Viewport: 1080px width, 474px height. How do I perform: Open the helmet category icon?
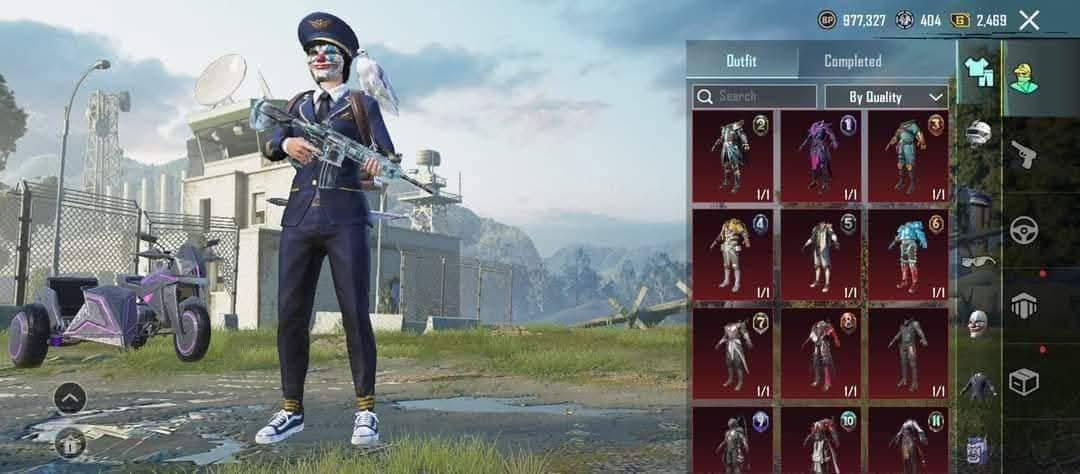(978, 133)
